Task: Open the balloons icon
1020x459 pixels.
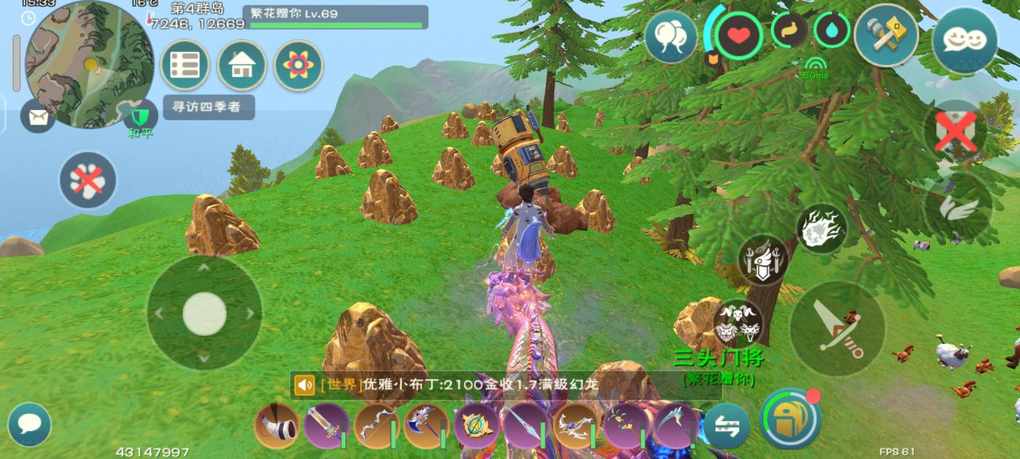Action: click(x=670, y=38)
